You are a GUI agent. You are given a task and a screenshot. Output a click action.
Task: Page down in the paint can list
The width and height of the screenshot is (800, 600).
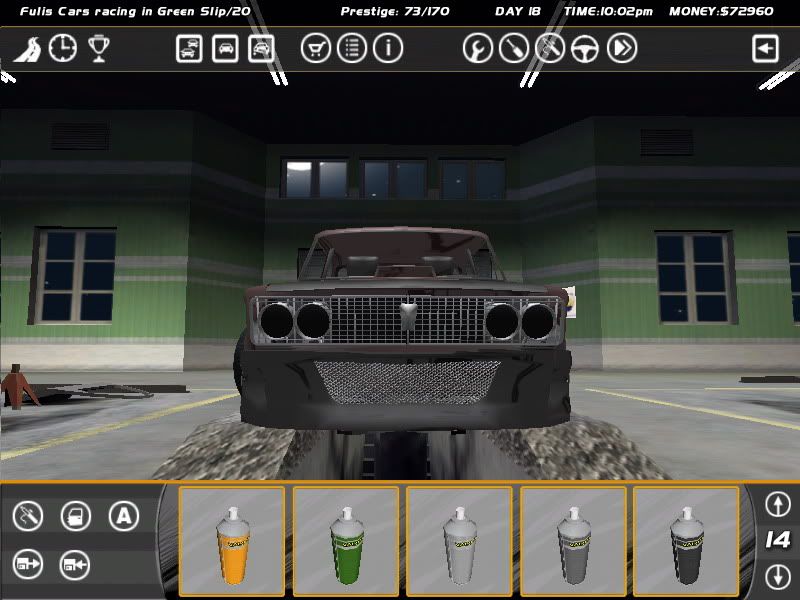point(777,576)
